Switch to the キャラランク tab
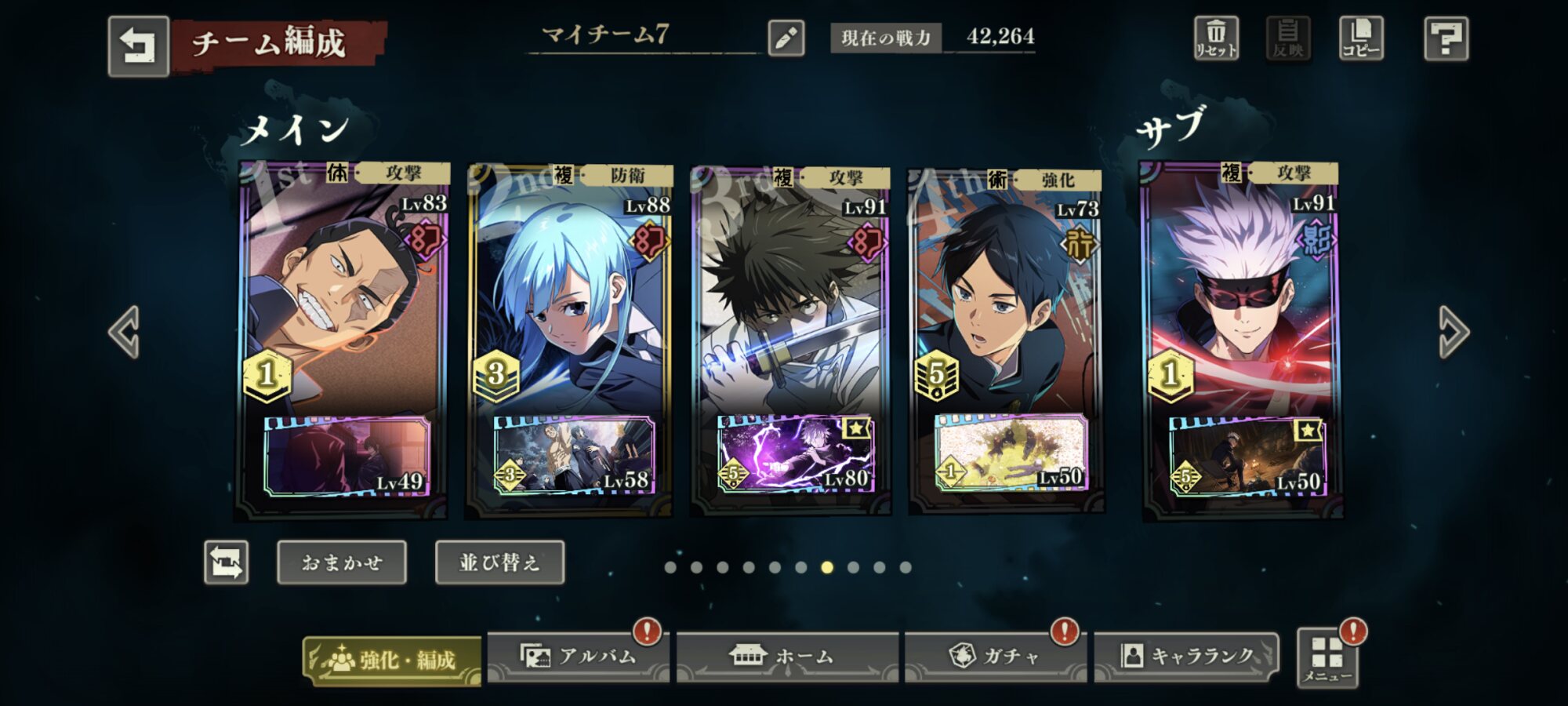The width and height of the screenshot is (1568, 706). point(1186,657)
